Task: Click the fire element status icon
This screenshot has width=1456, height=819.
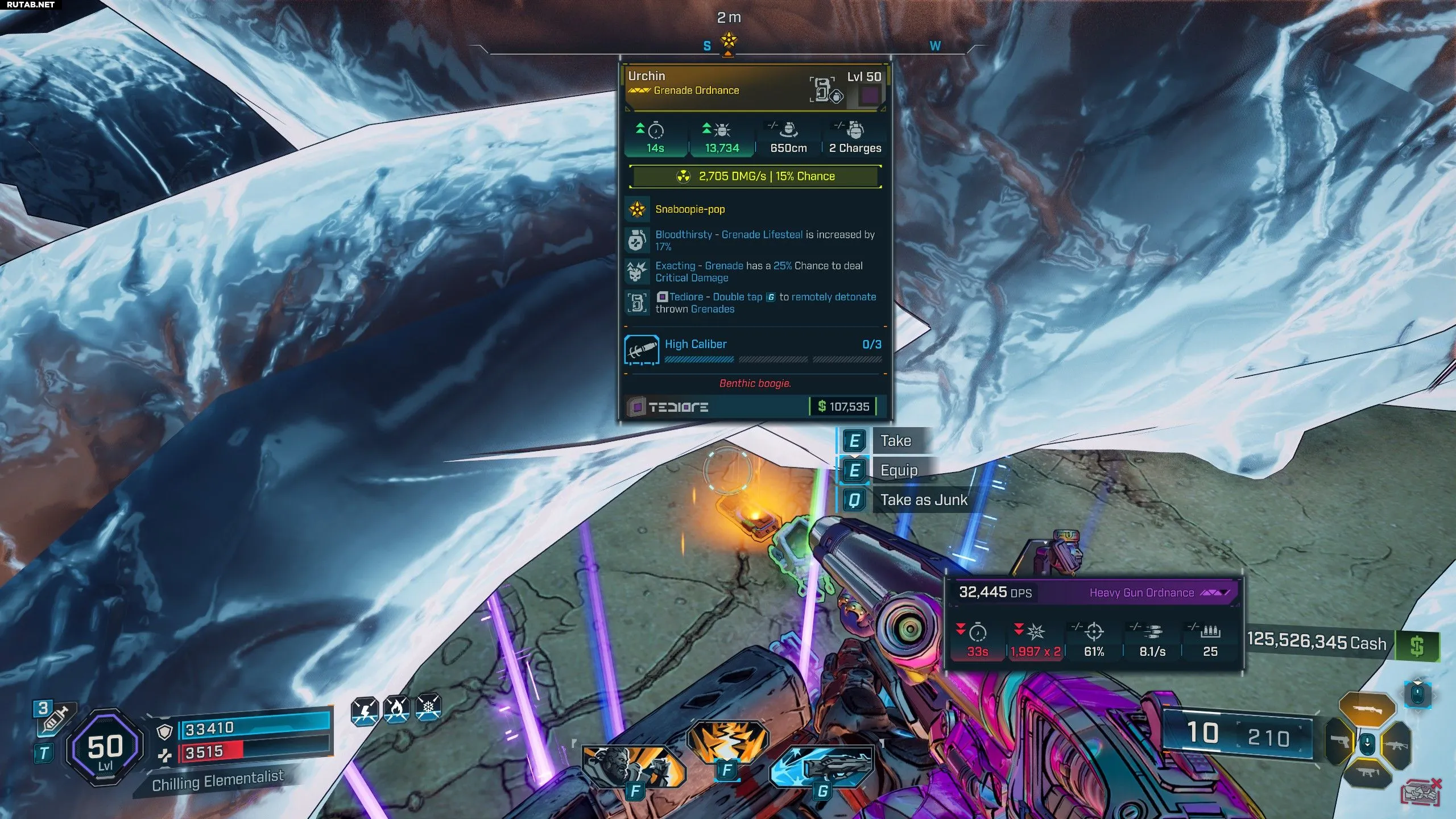Action: pos(396,709)
